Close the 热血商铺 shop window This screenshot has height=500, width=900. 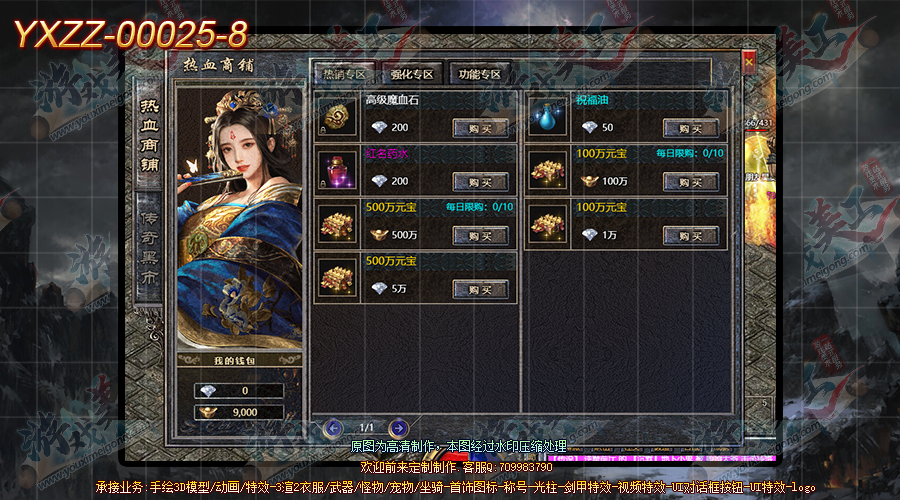click(749, 62)
